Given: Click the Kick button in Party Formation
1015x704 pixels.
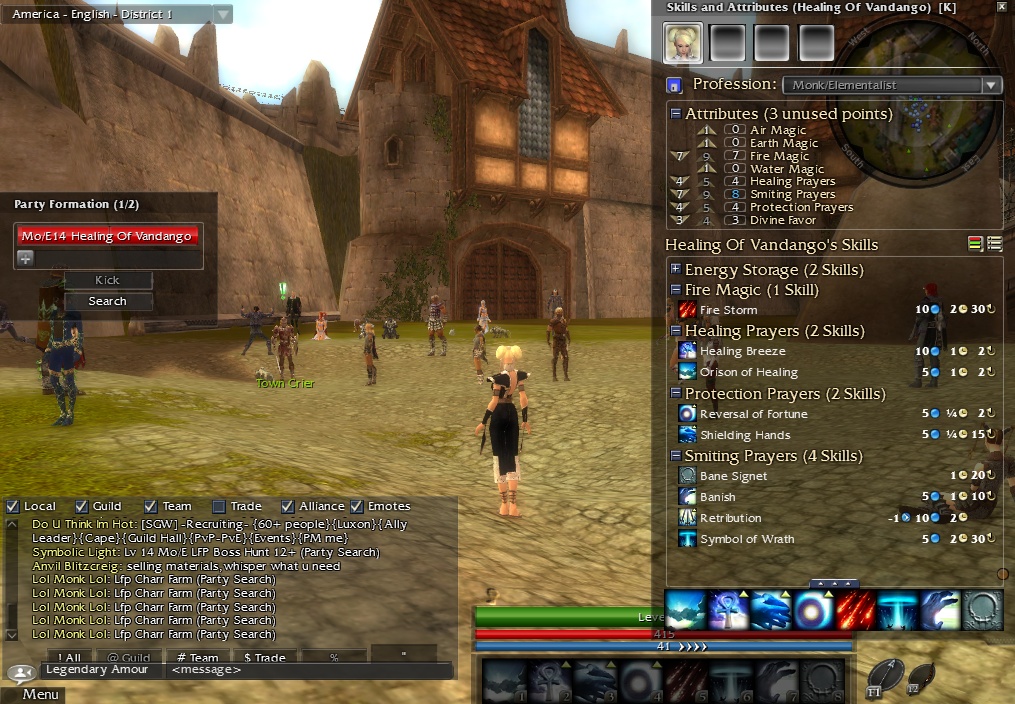Looking at the screenshot, I should pyautogui.click(x=107, y=281).
